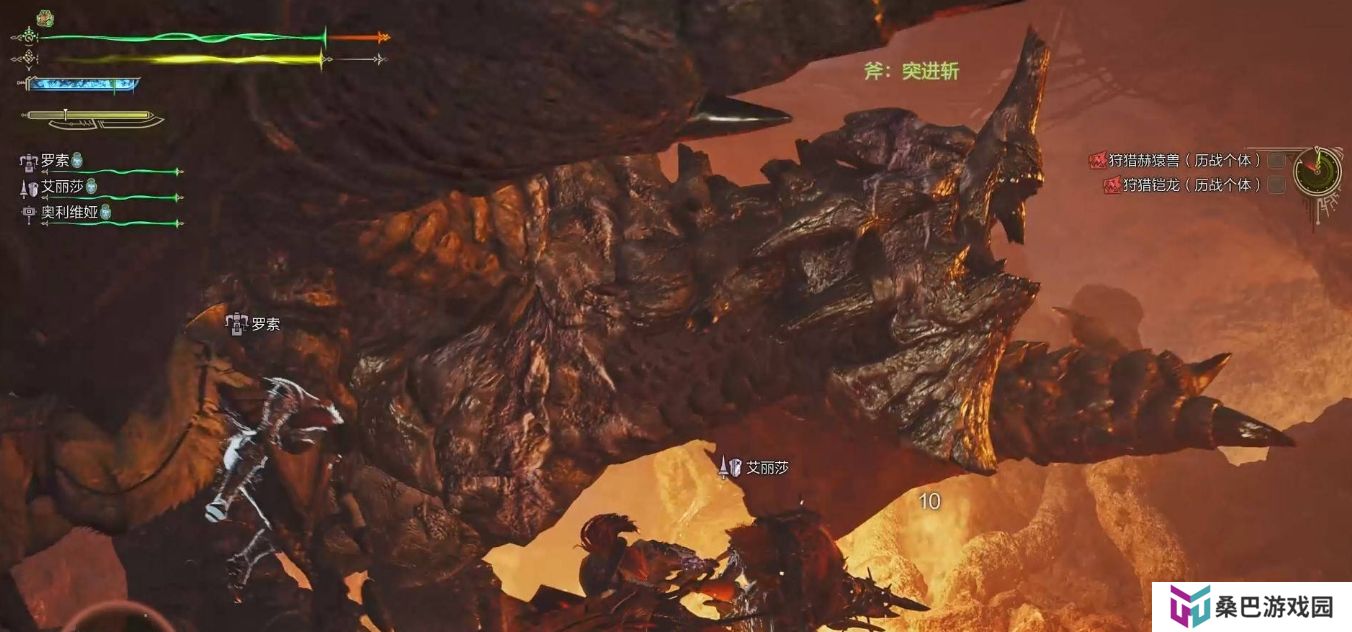
Task: Click the floating 罗索 nameplate over the hunter
Action: pyautogui.click(x=264, y=324)
